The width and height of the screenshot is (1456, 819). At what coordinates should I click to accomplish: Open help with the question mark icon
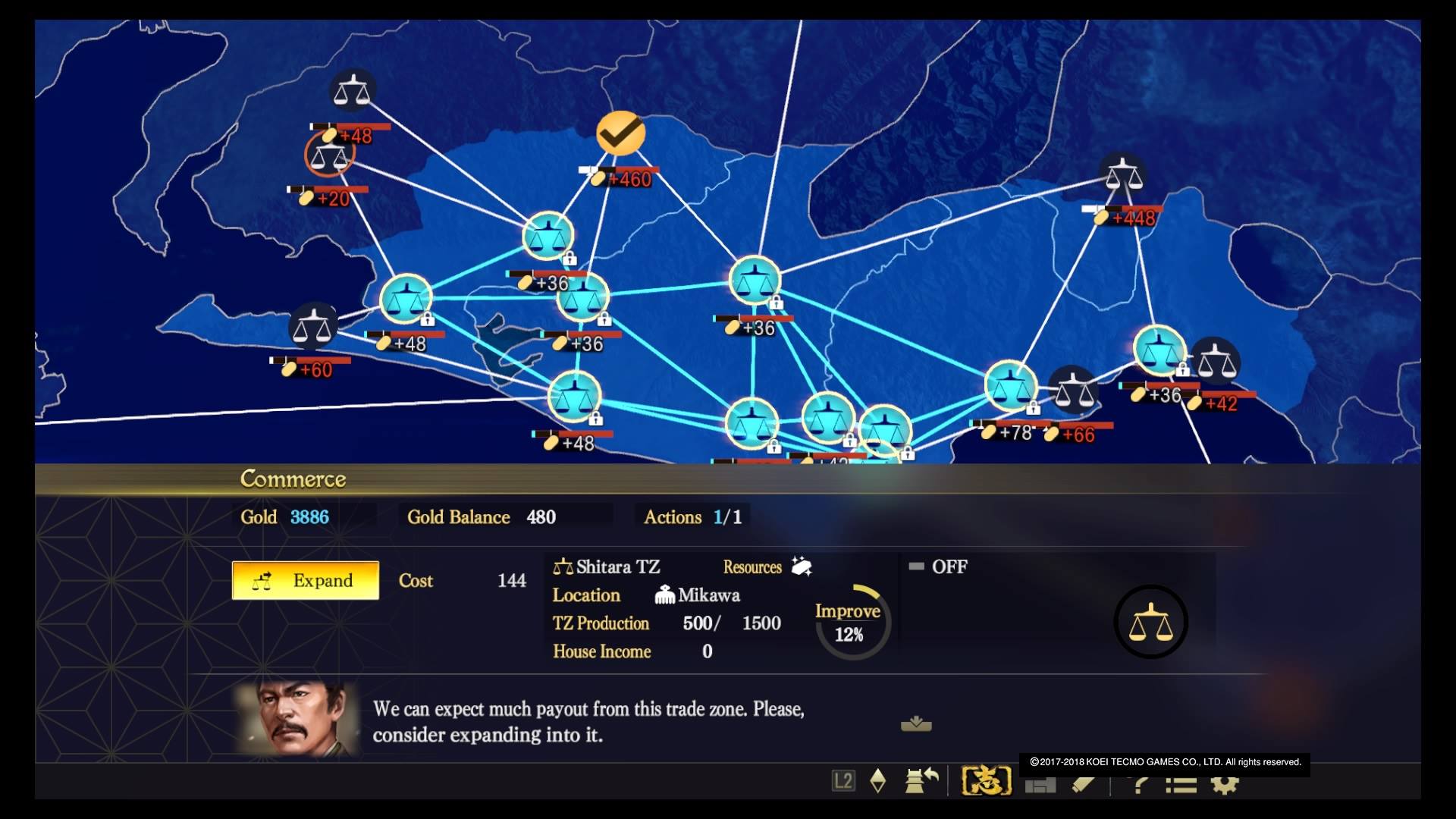(1139, 784)
